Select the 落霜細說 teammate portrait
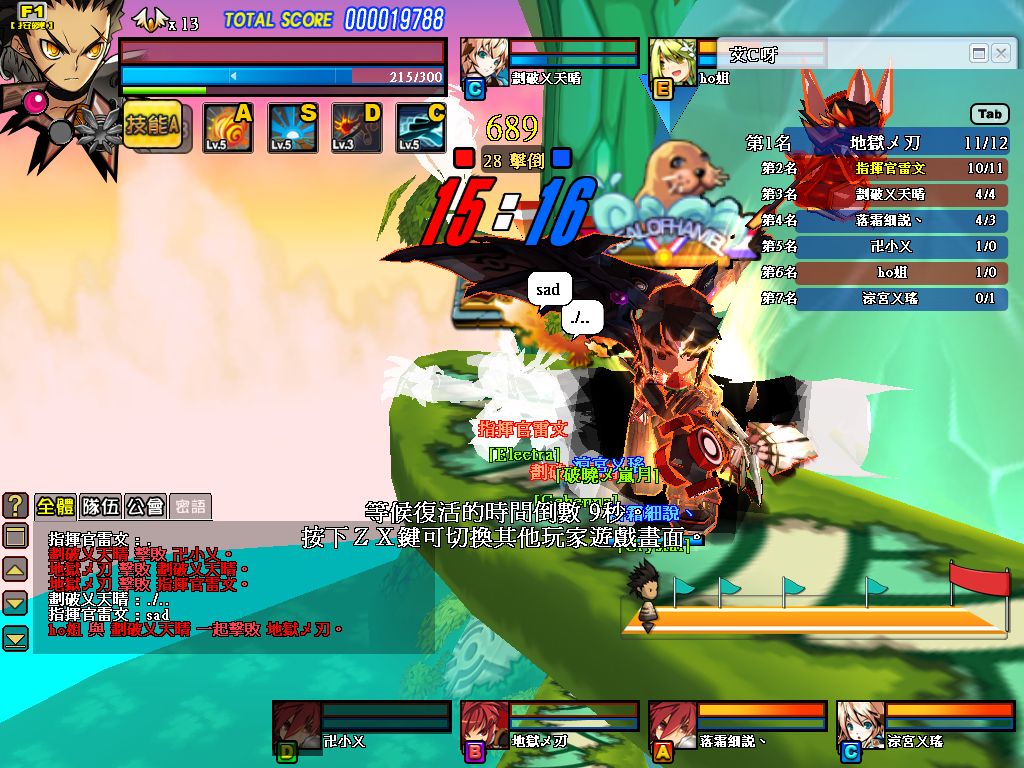Viewport: 1024px width, 768px height. click(x=673, y=725)
